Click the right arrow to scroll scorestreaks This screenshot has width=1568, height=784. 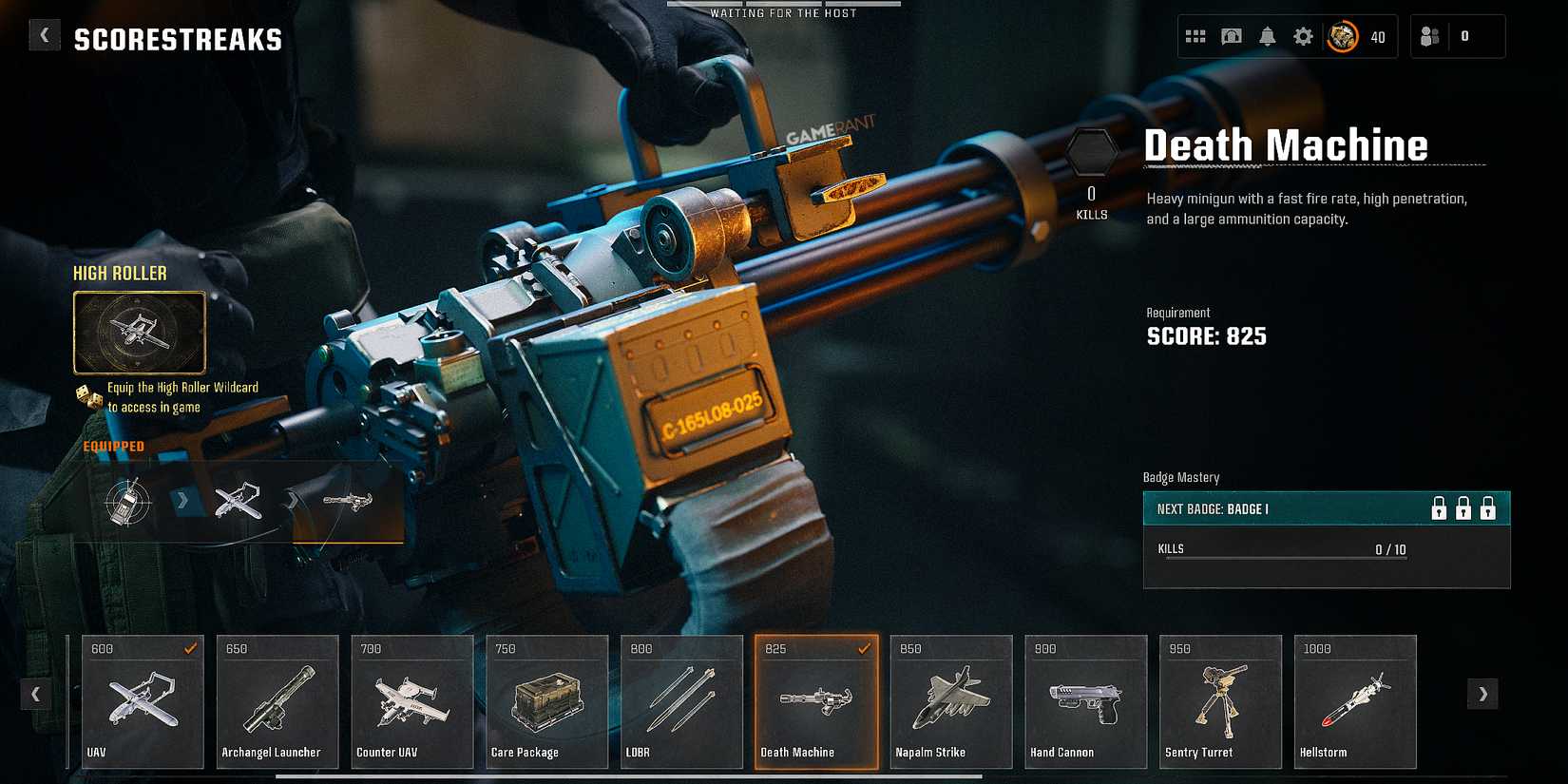pos(1481,695)
